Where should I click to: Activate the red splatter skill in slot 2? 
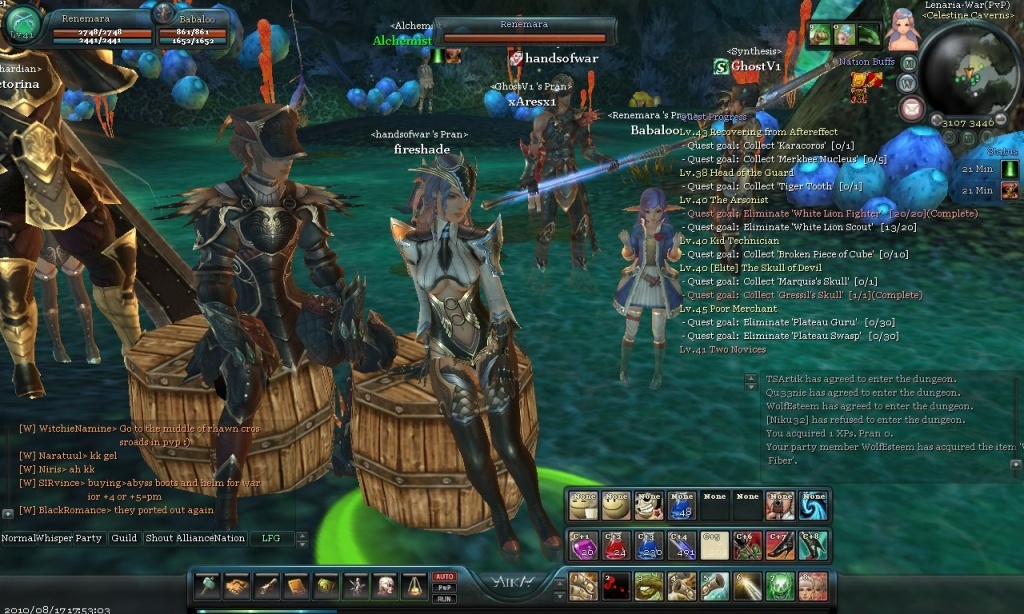pos(615,586)
